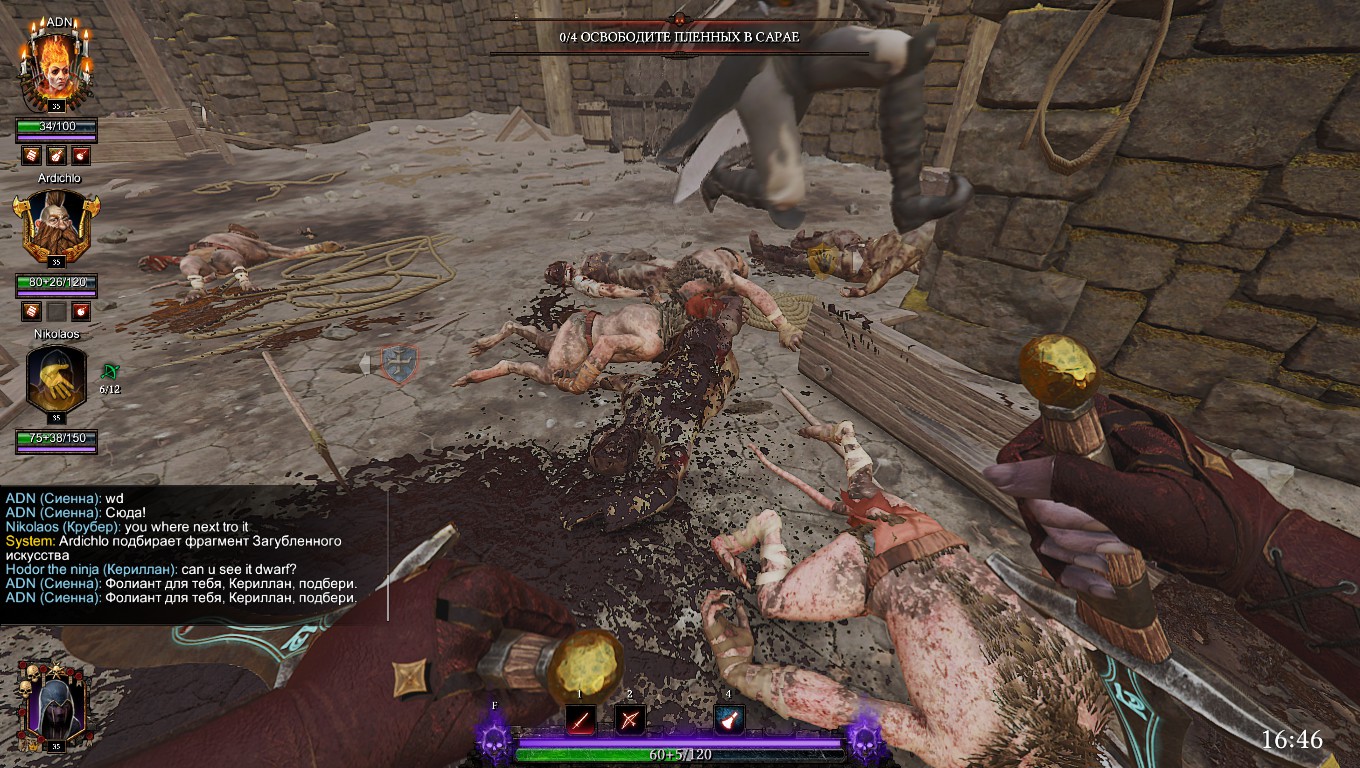Viewport: 1360px width, 768px height.
Task: Click Nikolaos's golden hand portrait
Action: click(x=55, y=378)
